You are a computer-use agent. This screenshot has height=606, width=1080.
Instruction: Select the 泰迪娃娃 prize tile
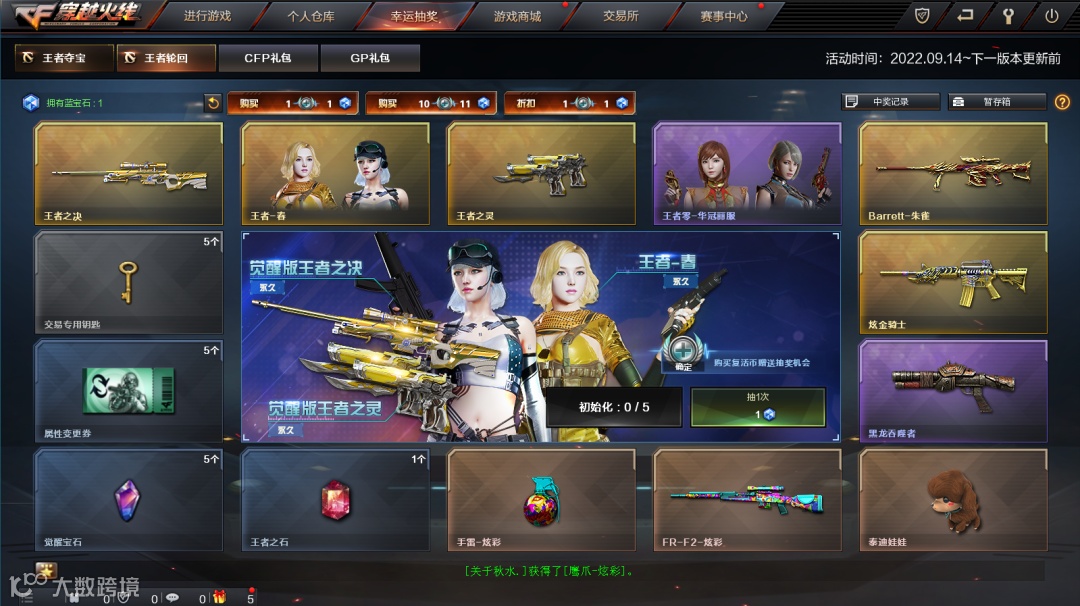tap(953, 500)
